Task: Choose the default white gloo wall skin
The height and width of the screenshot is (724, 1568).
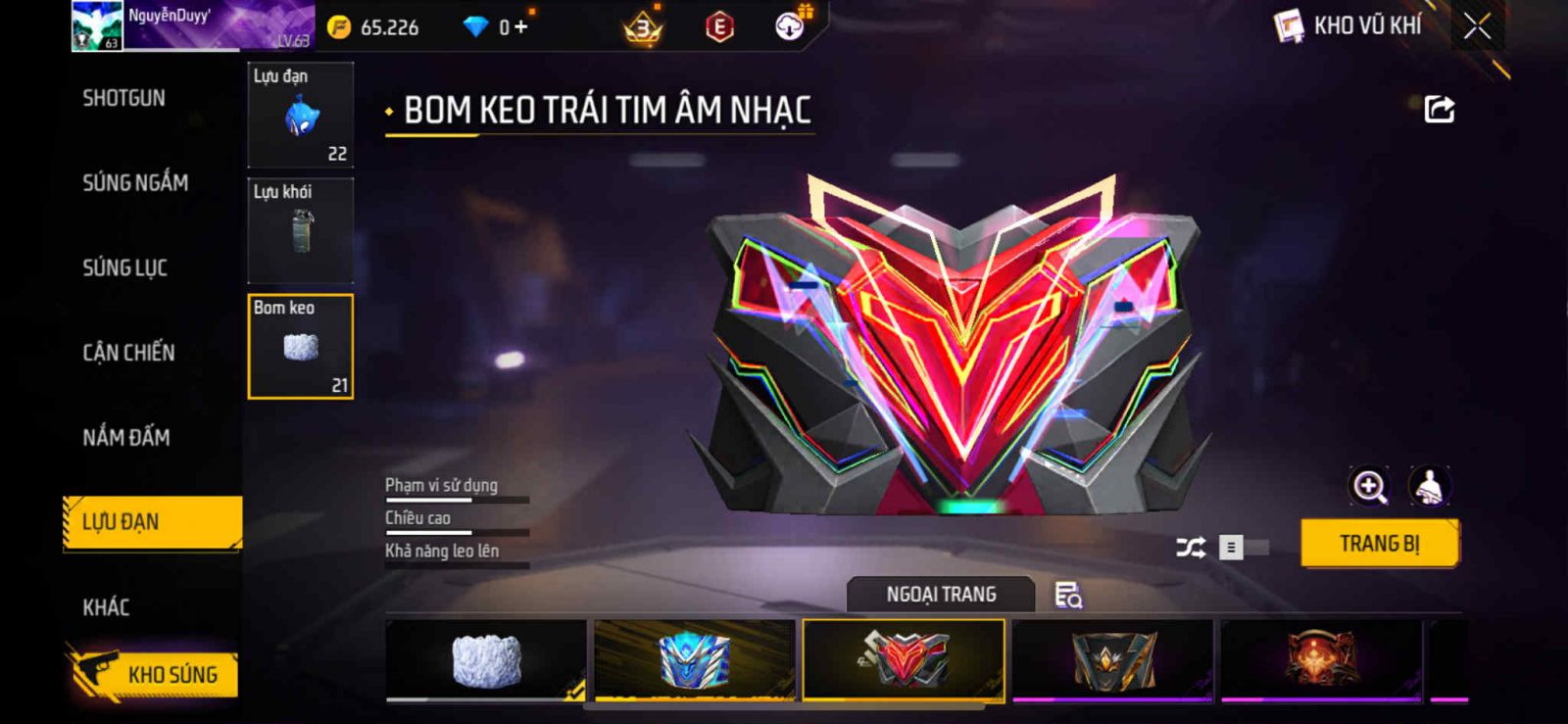Action: click(486, 659)
